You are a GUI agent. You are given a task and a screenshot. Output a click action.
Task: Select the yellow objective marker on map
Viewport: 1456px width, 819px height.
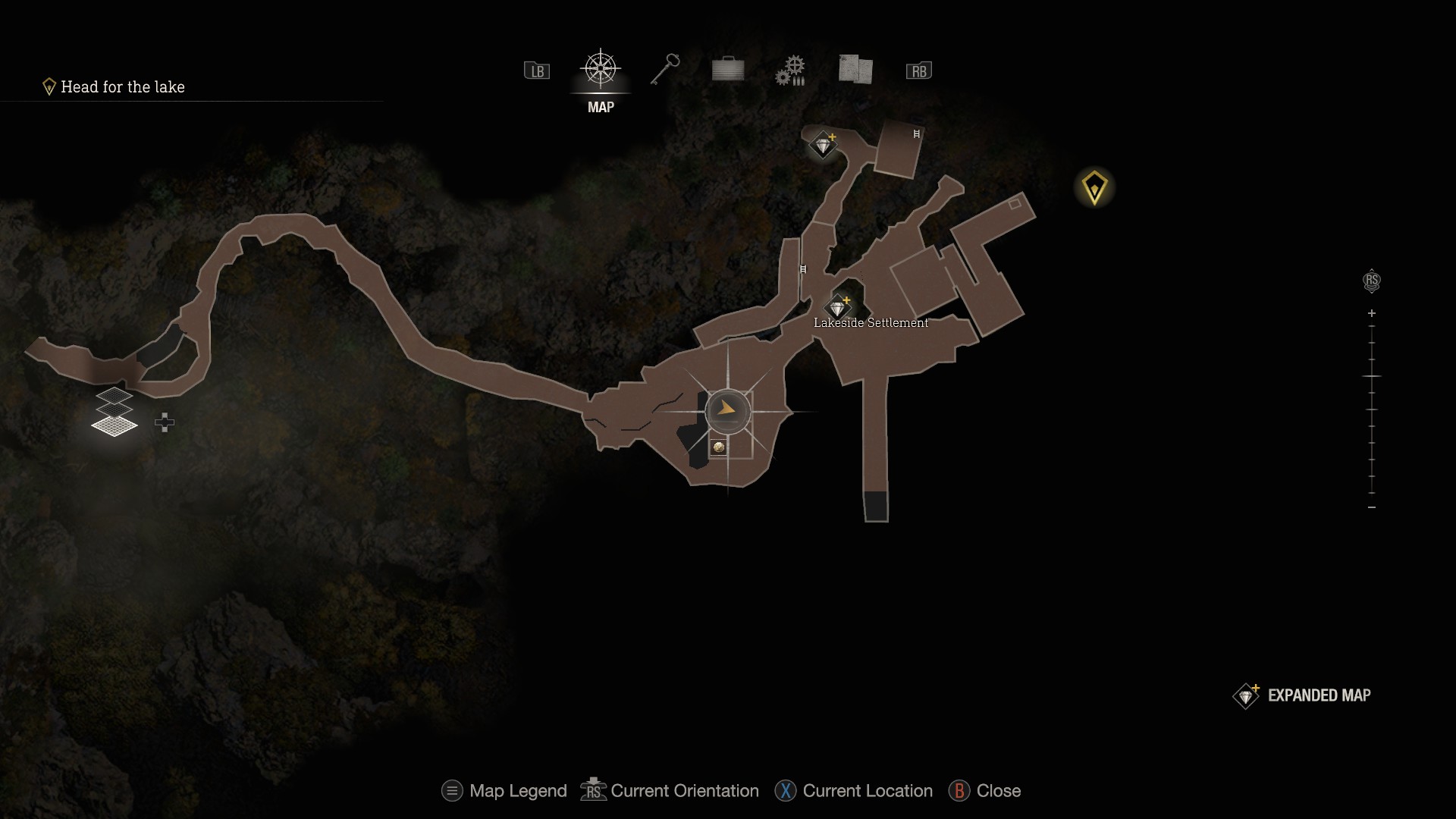[x=1094, y=187]
